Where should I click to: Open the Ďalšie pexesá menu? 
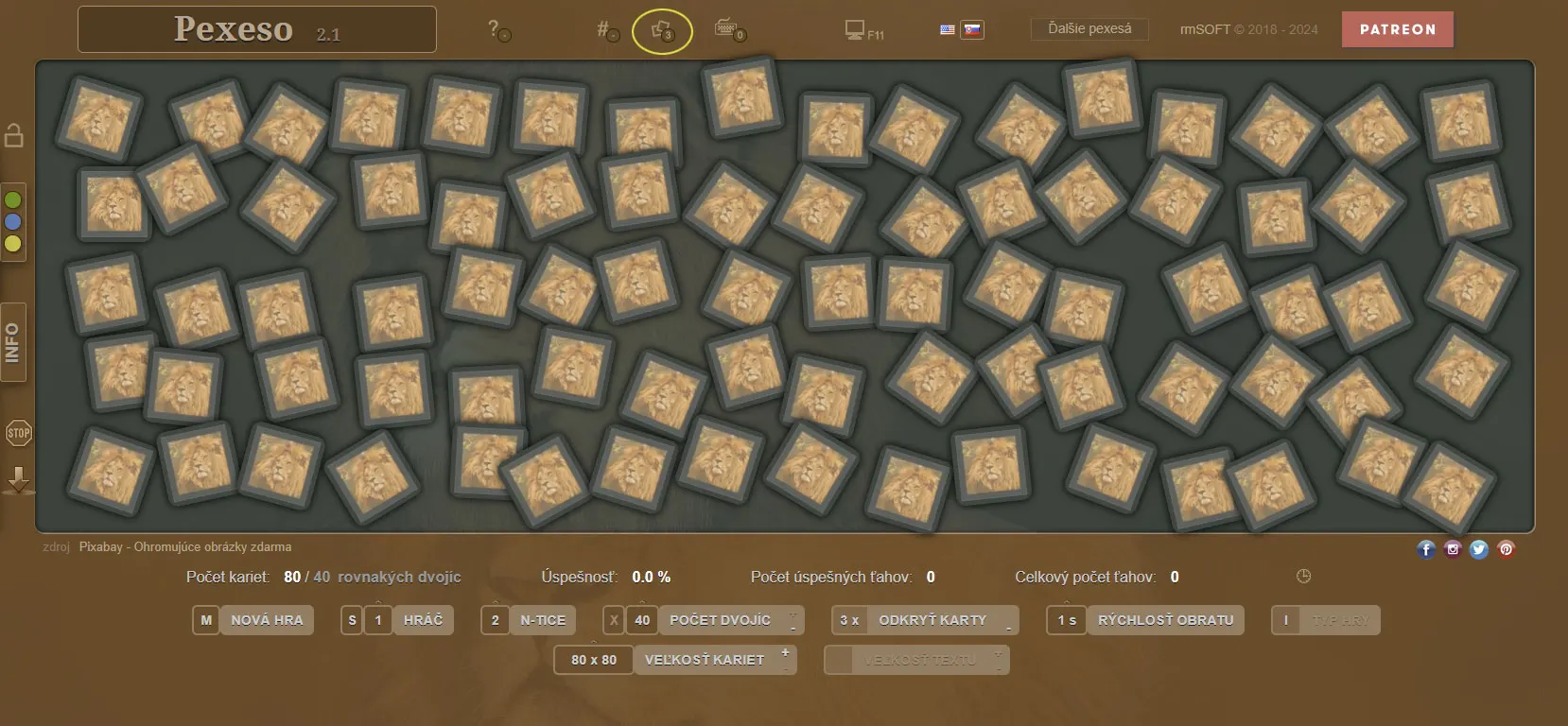coord(1089,29)
